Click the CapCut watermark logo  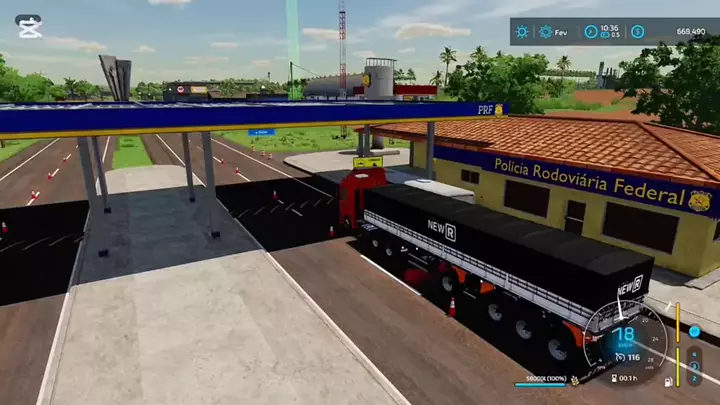point(28,26)
